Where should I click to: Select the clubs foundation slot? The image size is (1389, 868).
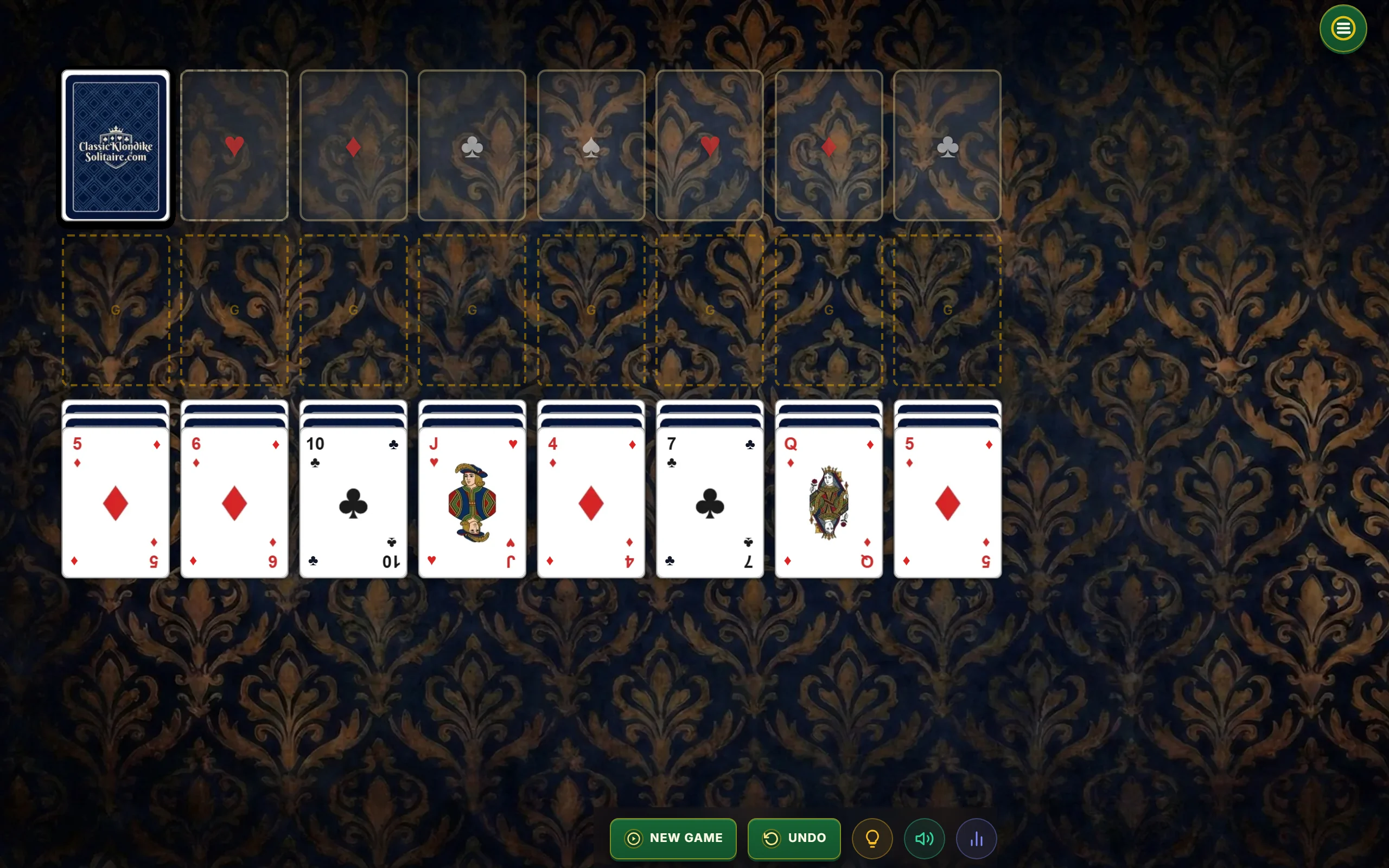(x=472, y=145)
